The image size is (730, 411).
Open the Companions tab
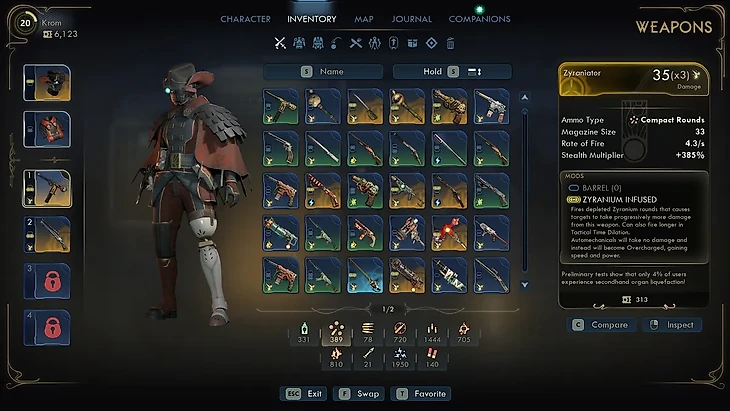[x=479, y=19]
